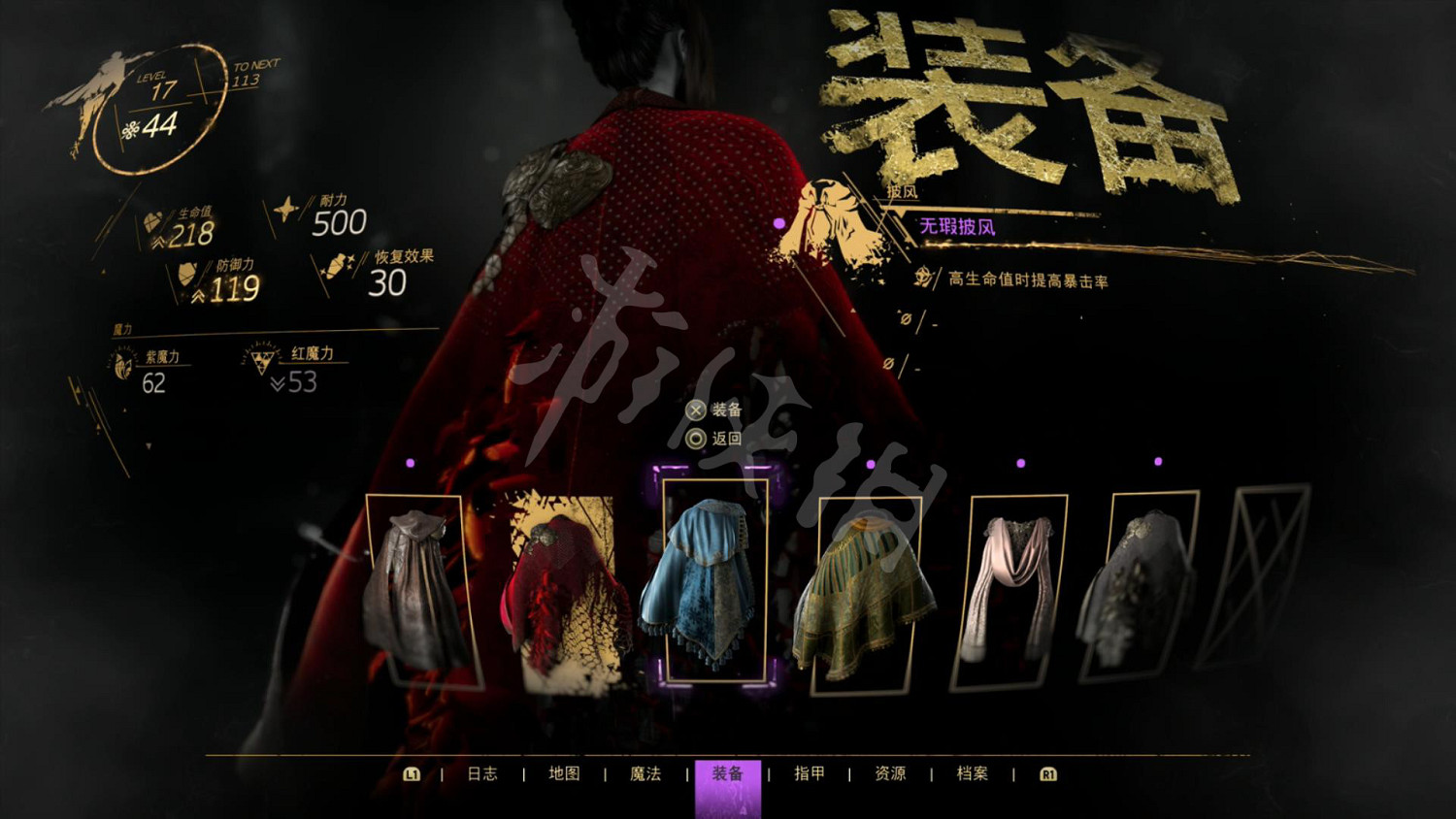The image size is (1456, 819).
Task: Click the red magic triangle icon by 红魔力
Action: point(260,359)
